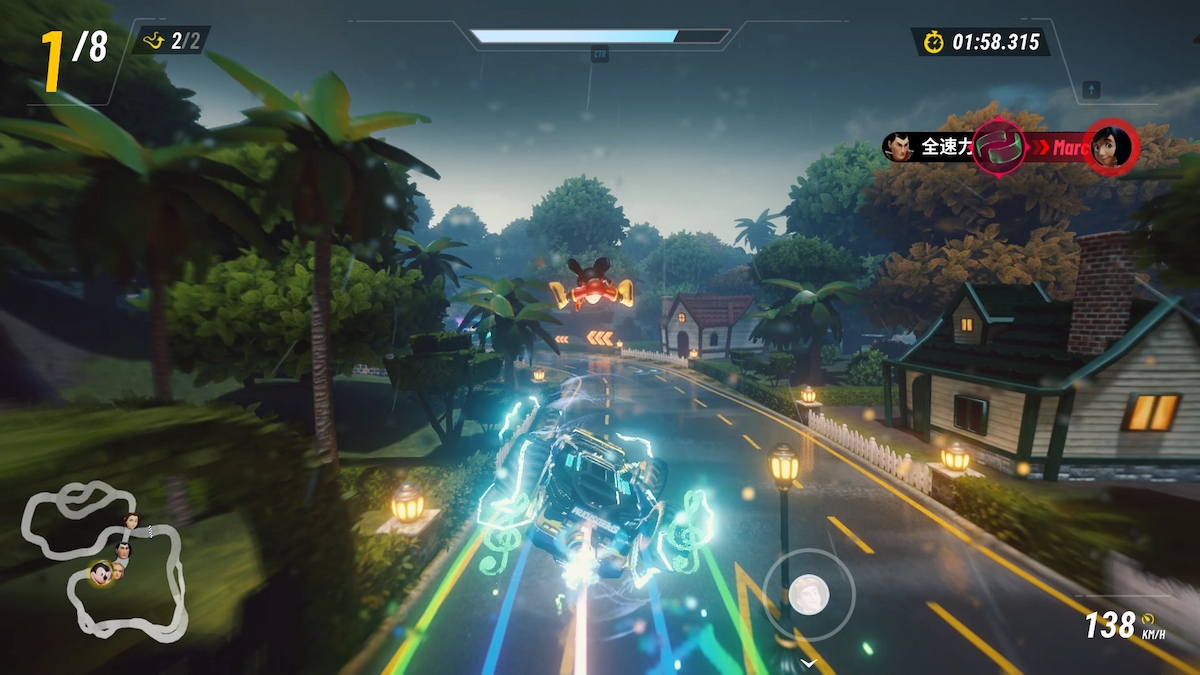Select Mickey's marker on the minimap
This screenshot has width=1200, height=675.
[x=99, y=574]
